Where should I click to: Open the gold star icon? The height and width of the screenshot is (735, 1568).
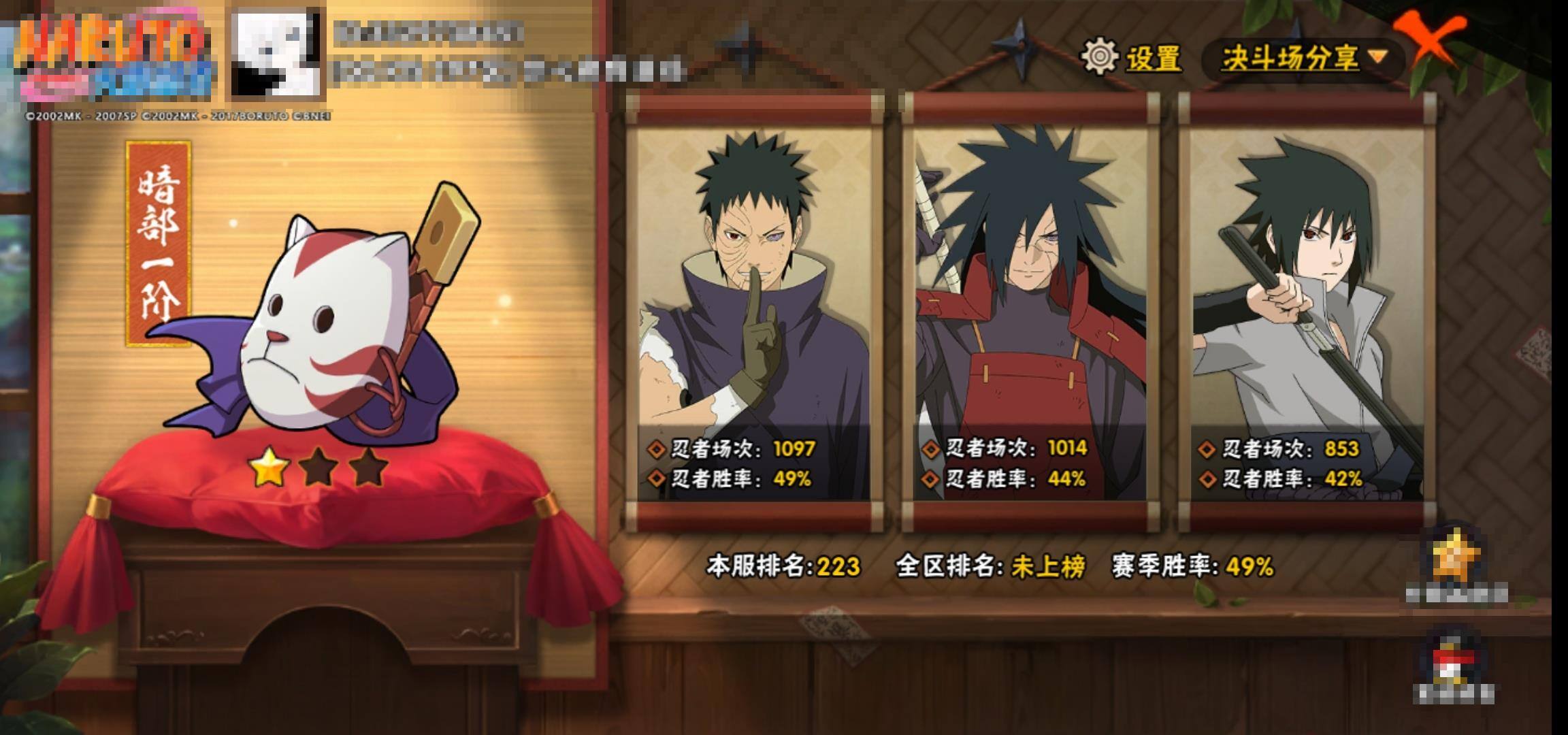coord(1455,558)
